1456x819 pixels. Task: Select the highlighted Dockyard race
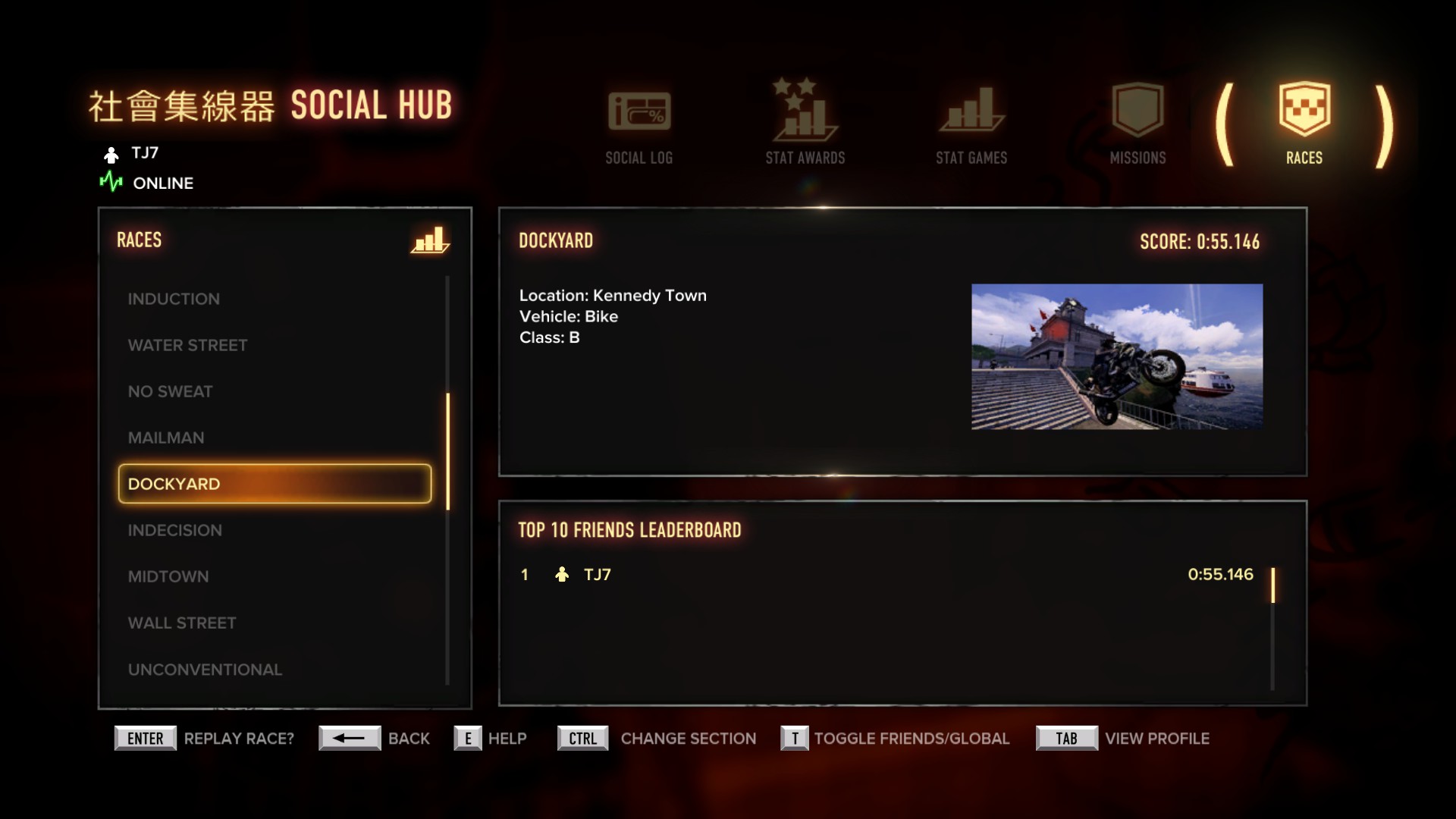point(275,484)
